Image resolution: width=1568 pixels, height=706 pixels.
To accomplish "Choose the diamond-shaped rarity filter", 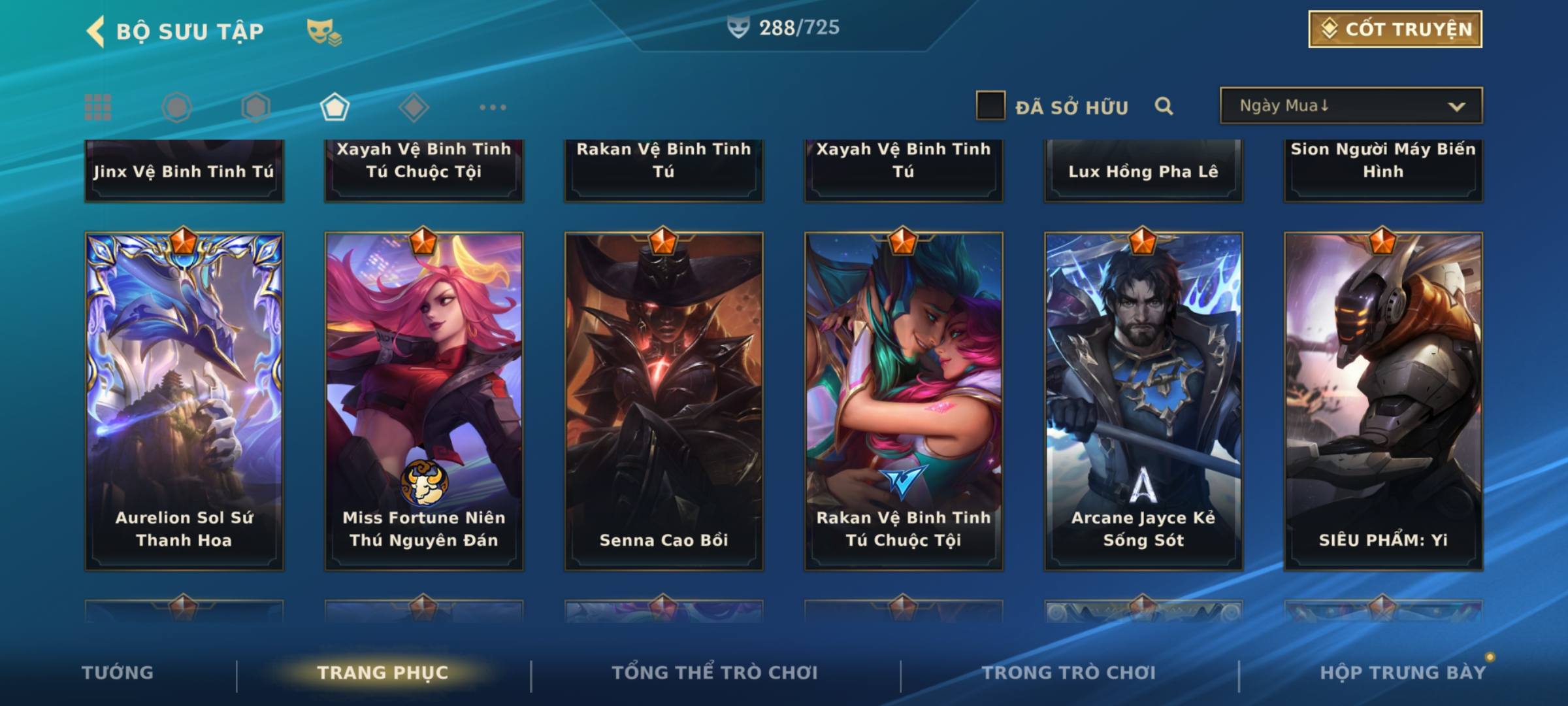I will [414, 107].
